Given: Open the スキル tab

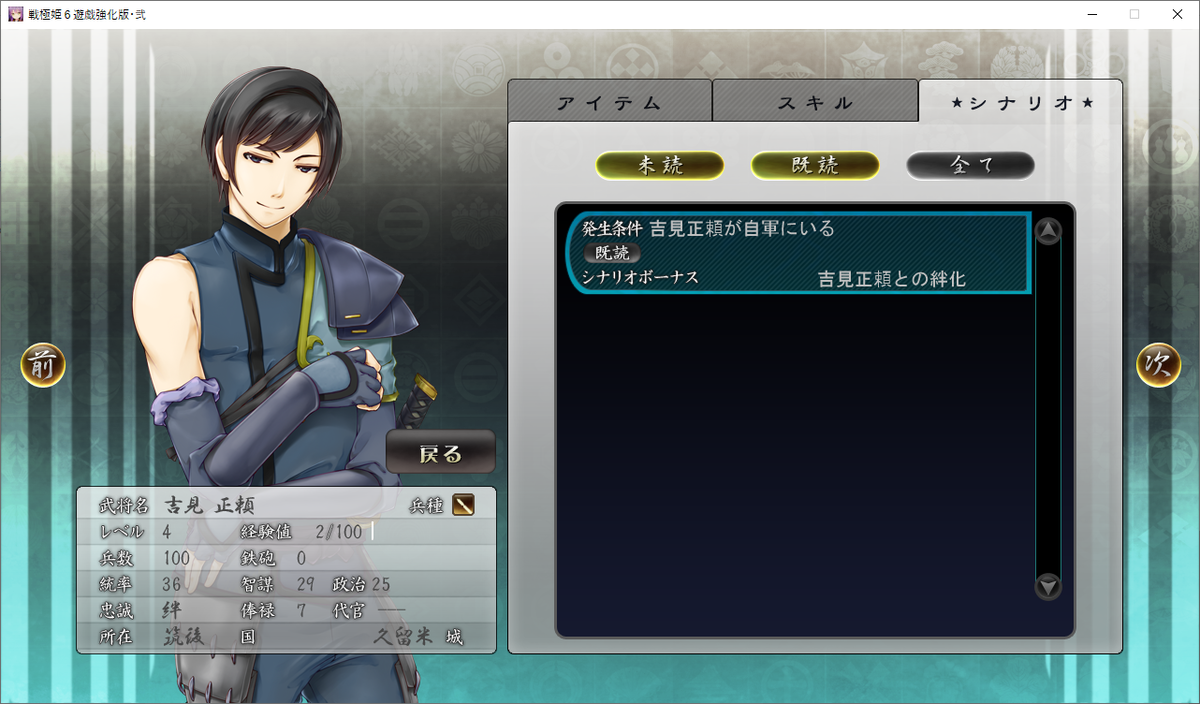Looking at the screenshot, I should [815, 102].
